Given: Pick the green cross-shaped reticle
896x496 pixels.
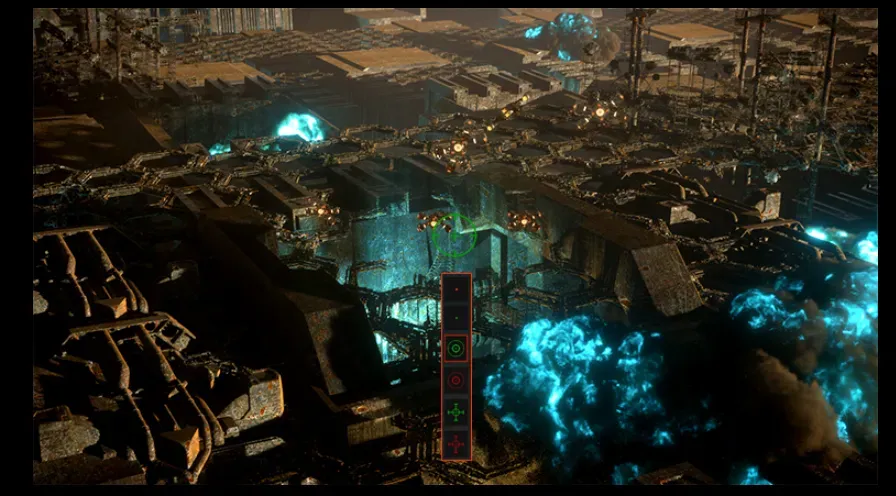Looking at the screenshot, I should (x=456, y=412).
